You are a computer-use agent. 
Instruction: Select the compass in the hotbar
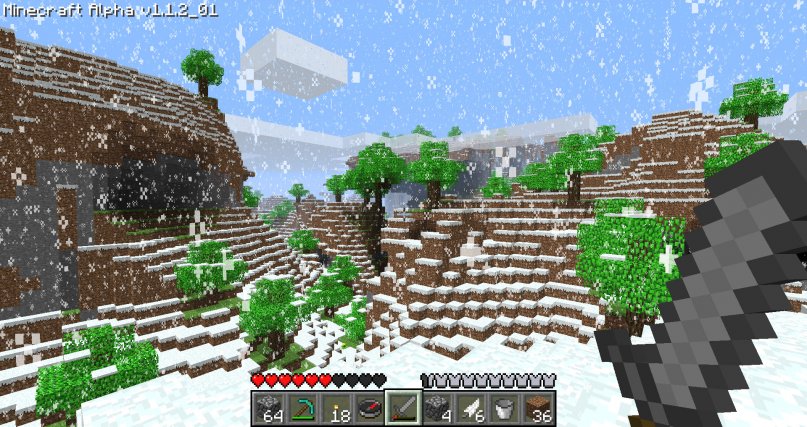pos(369,407)
